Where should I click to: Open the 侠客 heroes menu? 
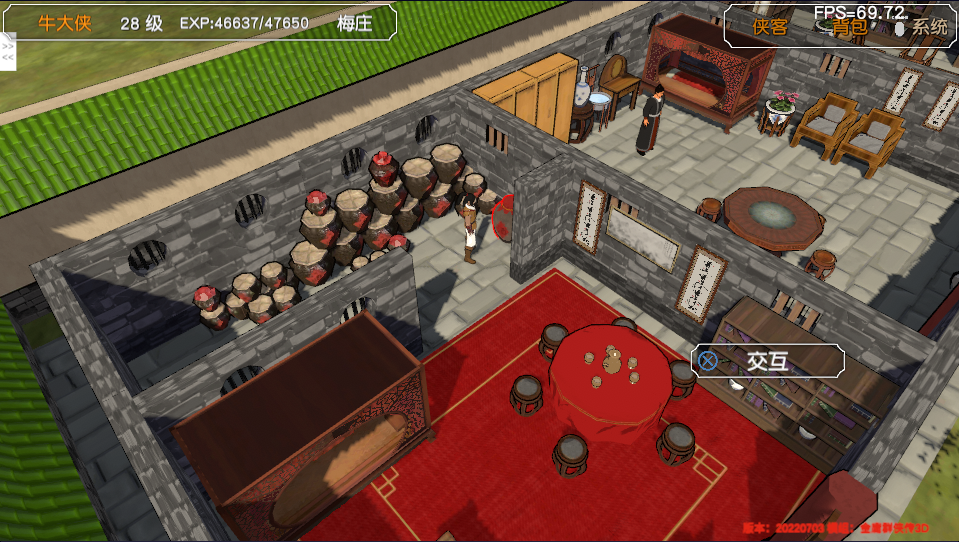tap(770, 27)
